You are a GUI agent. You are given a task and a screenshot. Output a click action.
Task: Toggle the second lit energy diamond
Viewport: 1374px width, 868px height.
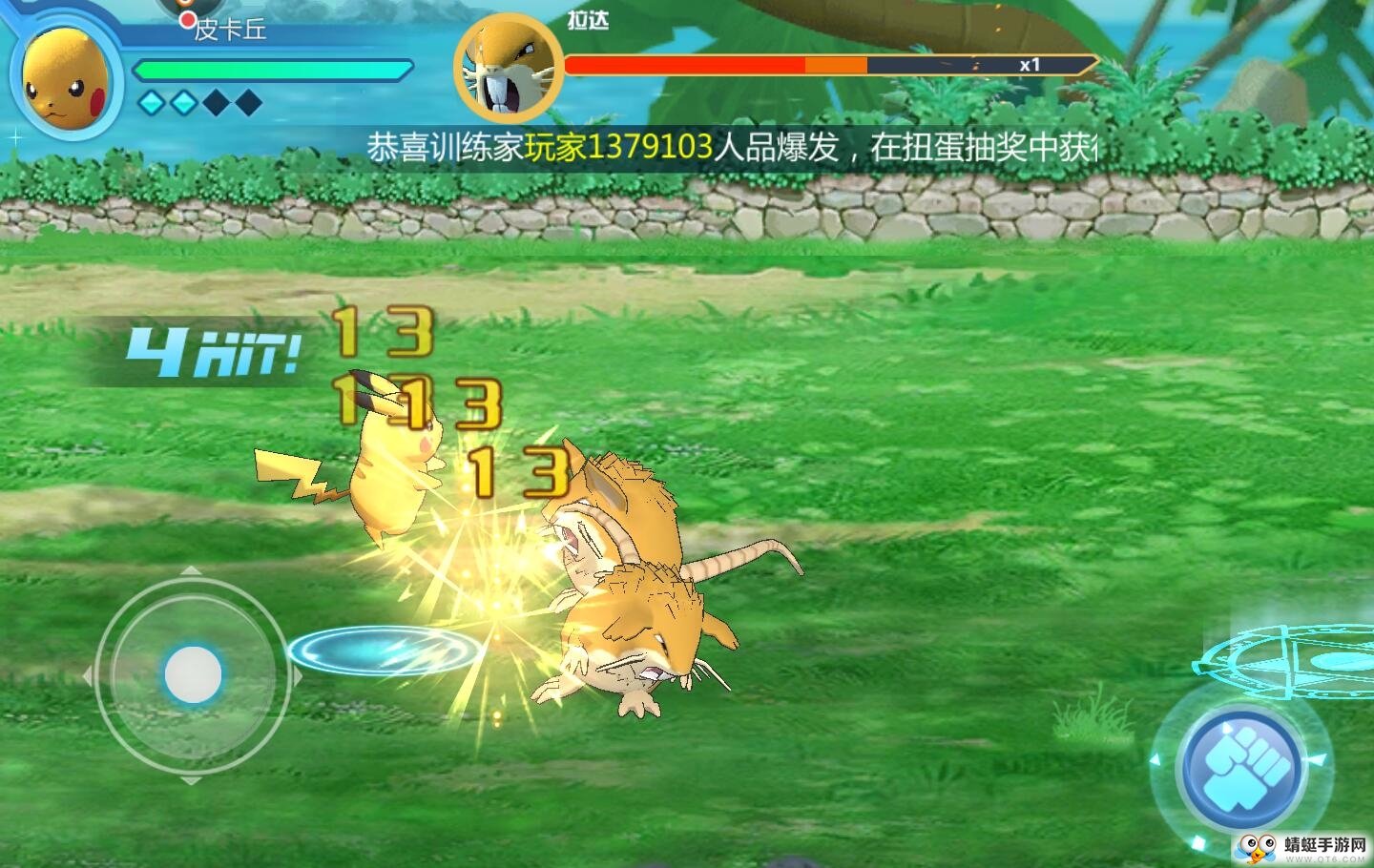182,100
